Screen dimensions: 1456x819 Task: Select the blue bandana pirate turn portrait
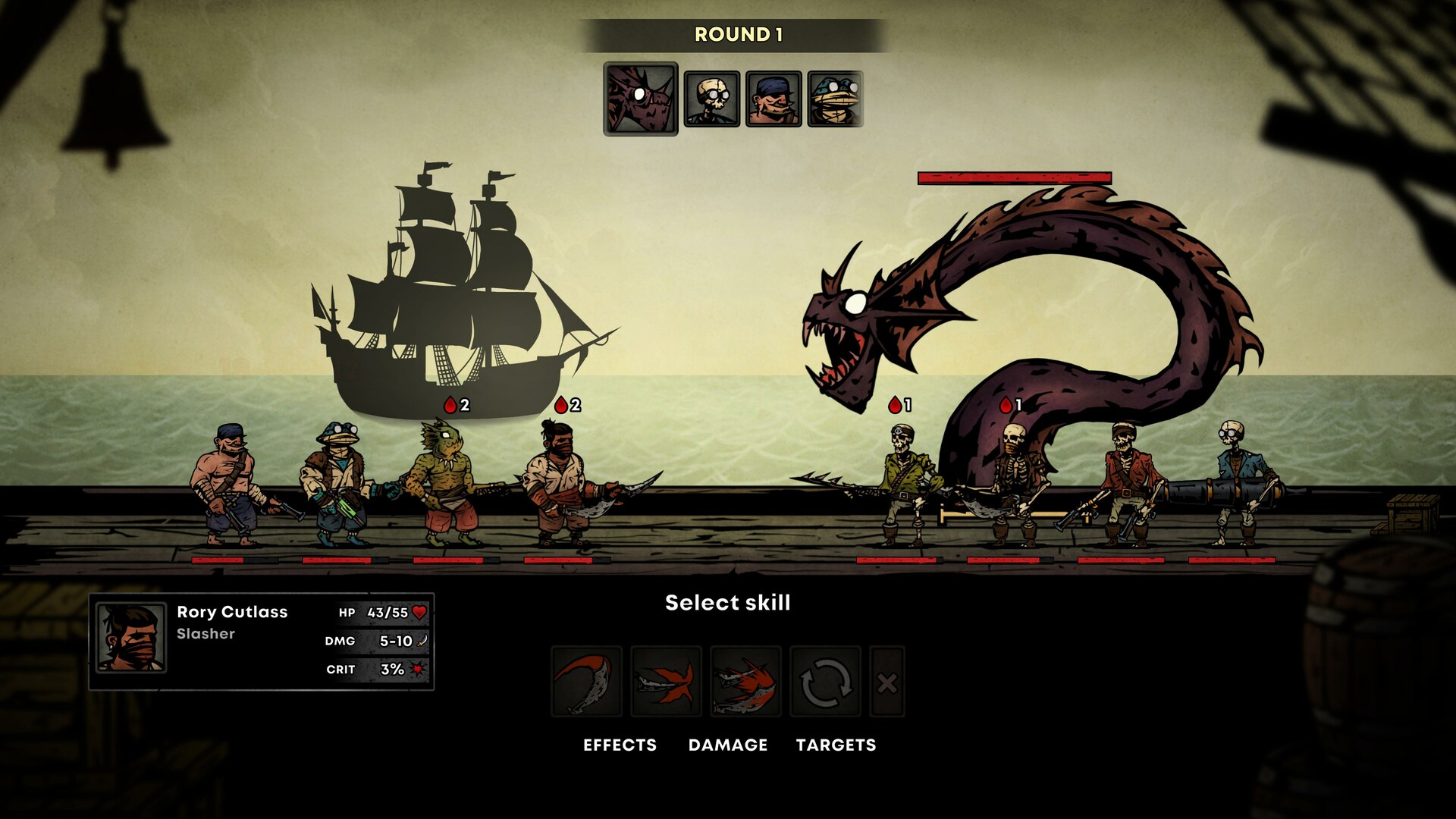[x=773, y=99]
